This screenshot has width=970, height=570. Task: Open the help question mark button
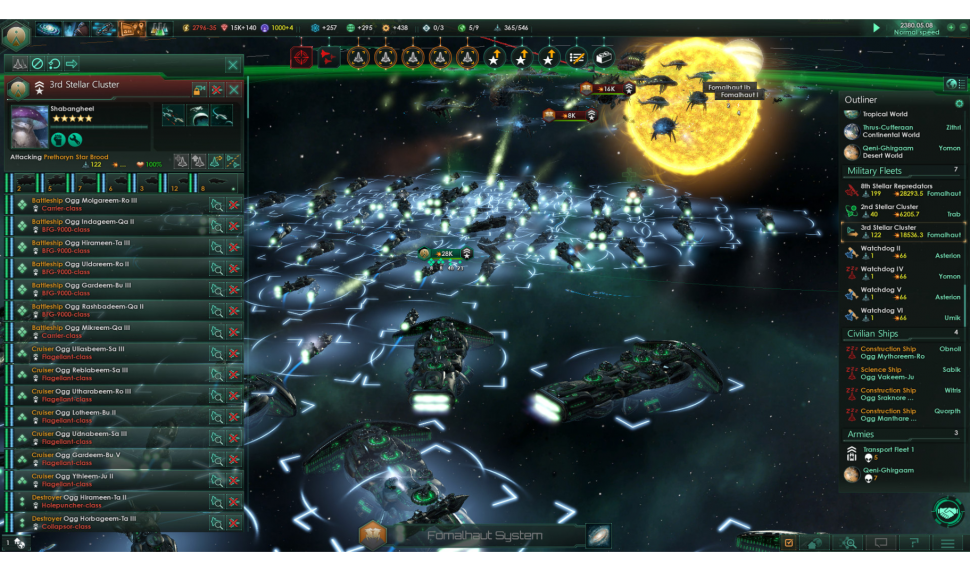[x=914, y=543]
